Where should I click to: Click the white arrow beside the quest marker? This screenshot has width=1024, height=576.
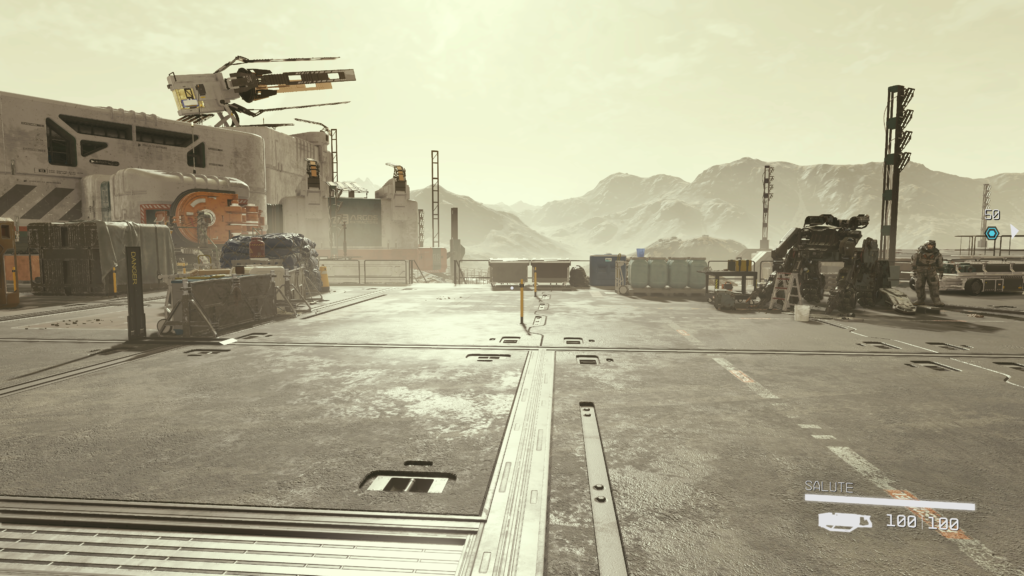coord(1012,230)
